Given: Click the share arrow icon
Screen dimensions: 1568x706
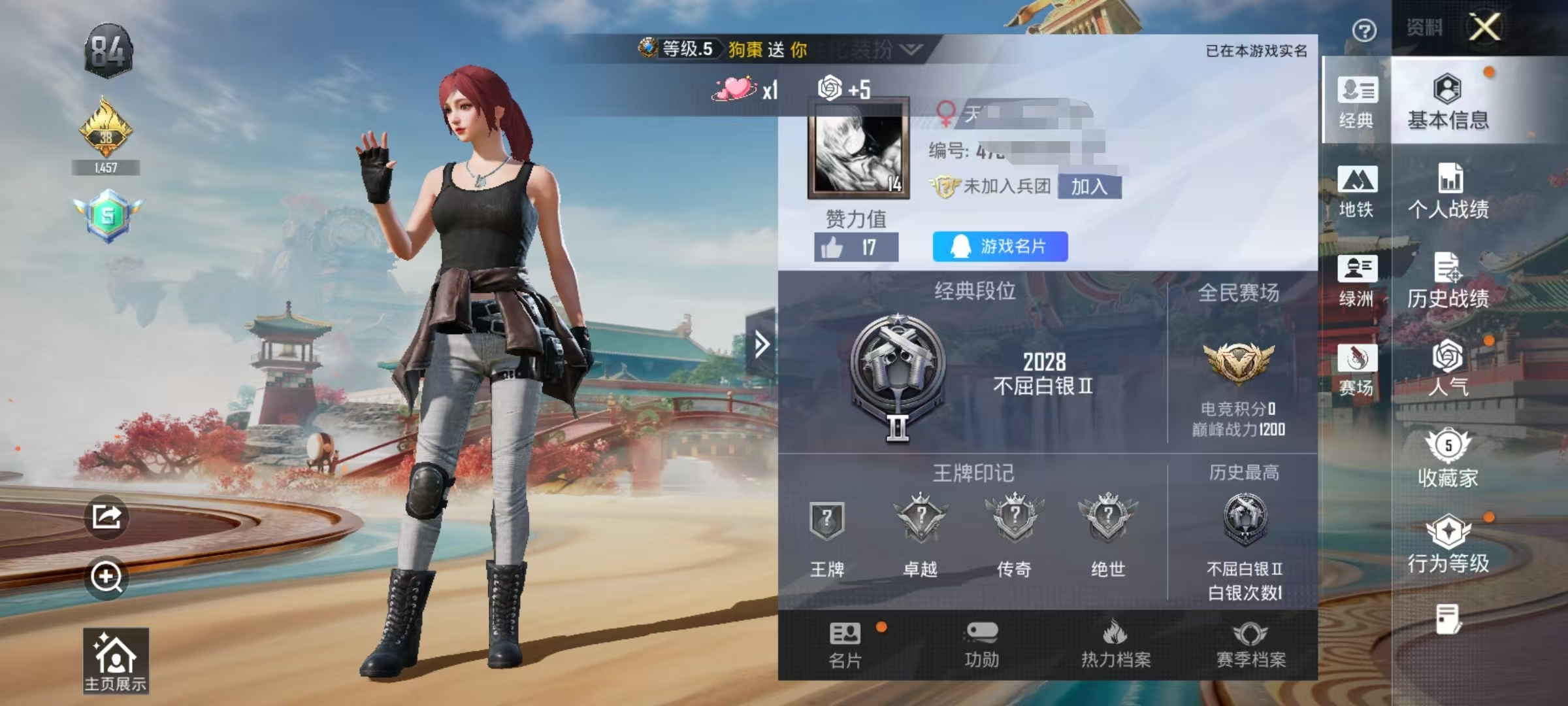Looking at the screenshot, I should 106,517.
